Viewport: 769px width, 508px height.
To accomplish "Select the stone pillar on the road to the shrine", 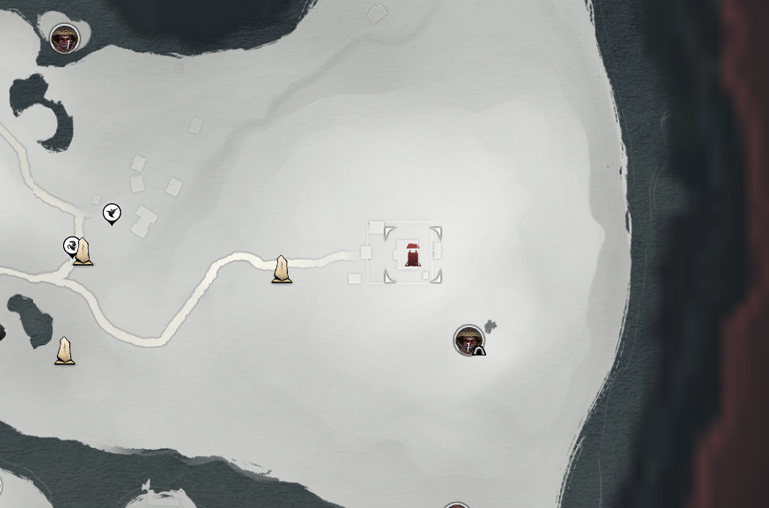I will pyautogui.click(x=282, y=269).
